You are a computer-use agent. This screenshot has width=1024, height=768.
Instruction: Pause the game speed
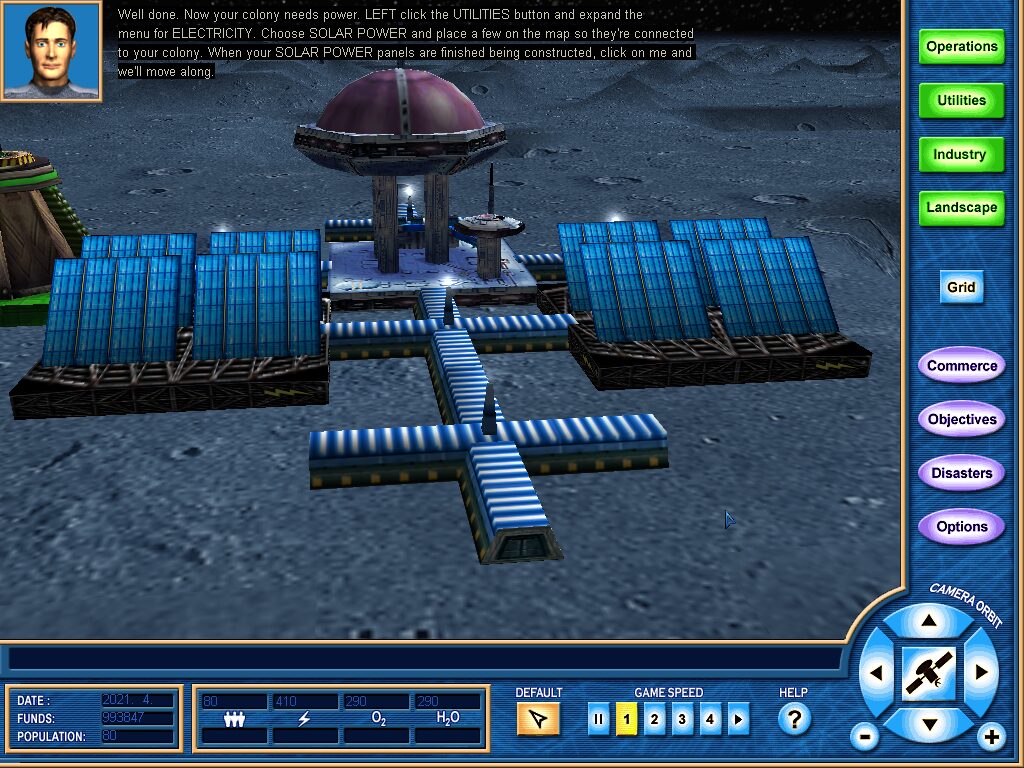click(598, 719)
